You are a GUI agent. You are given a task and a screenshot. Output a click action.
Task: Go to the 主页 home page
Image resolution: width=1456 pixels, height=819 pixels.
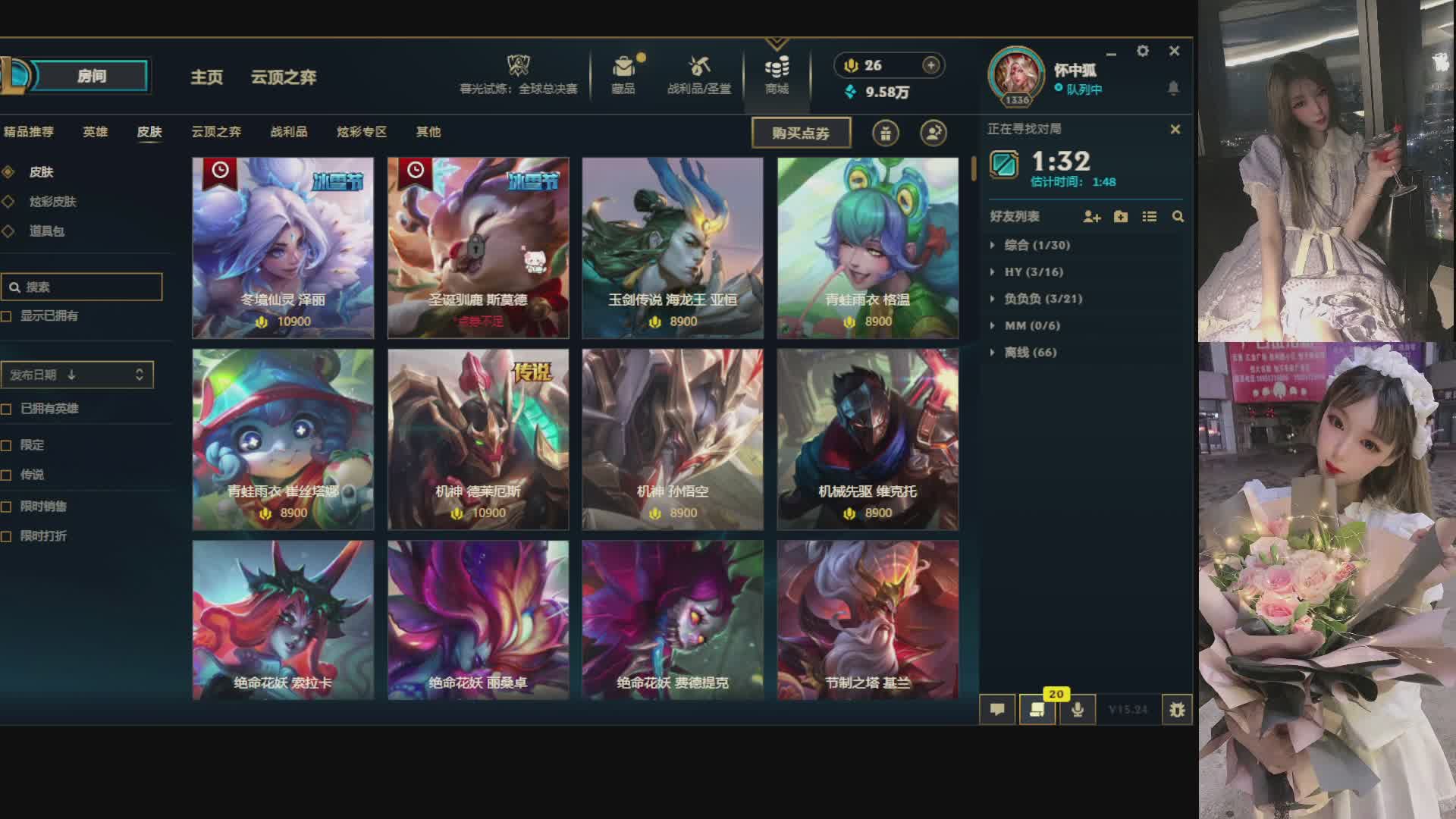[x=206, y=77]
